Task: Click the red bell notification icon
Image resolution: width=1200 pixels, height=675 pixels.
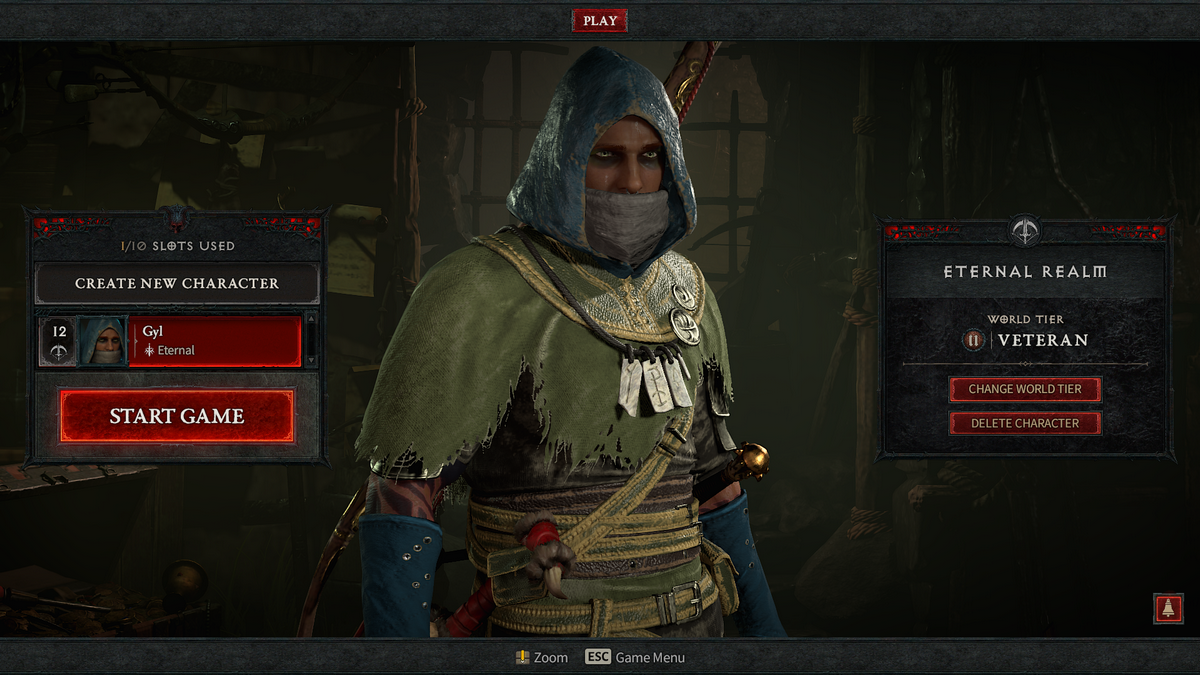Action: pos(1167,608)
